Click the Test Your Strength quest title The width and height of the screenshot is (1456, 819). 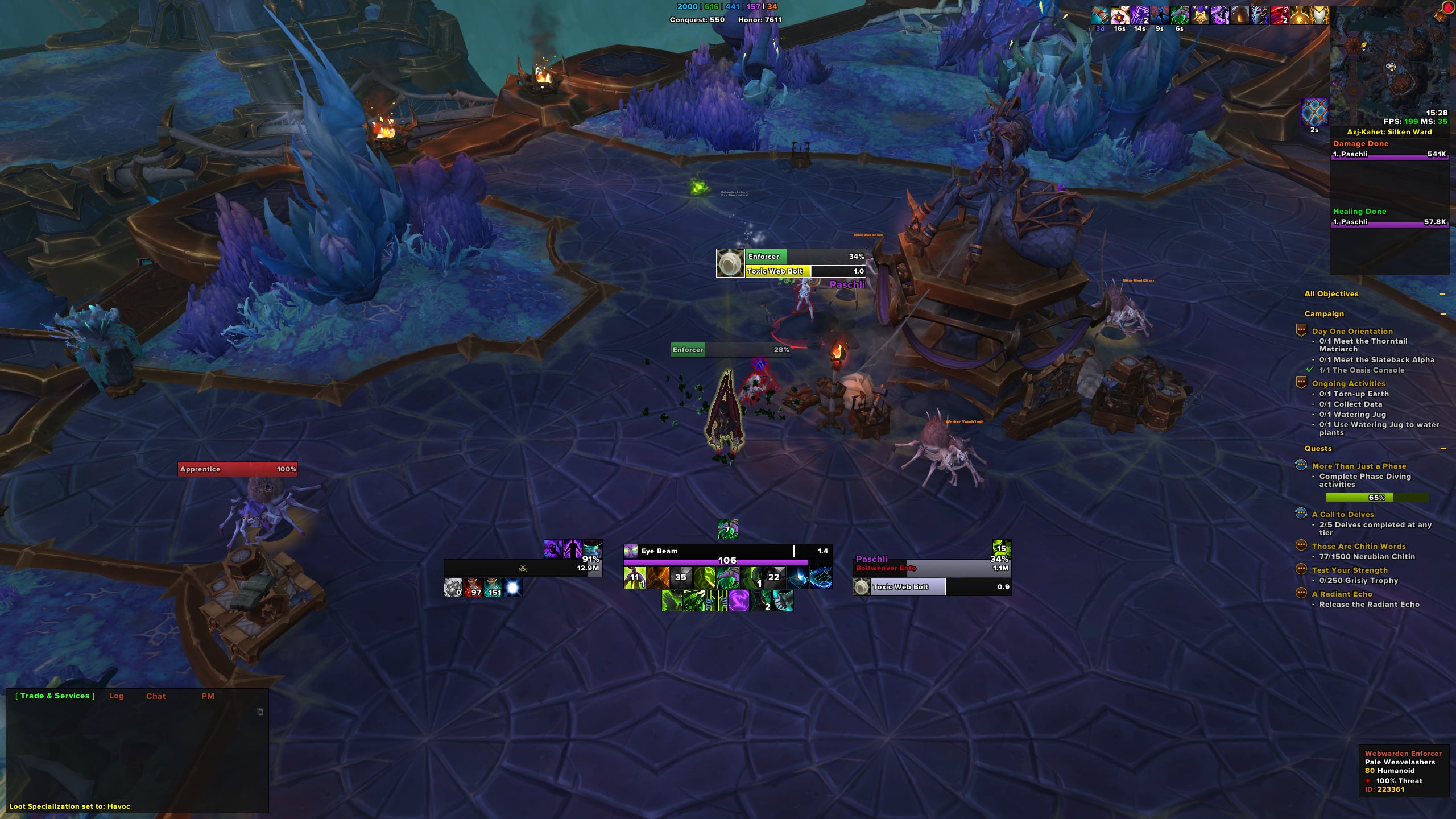coord(1349,570)
